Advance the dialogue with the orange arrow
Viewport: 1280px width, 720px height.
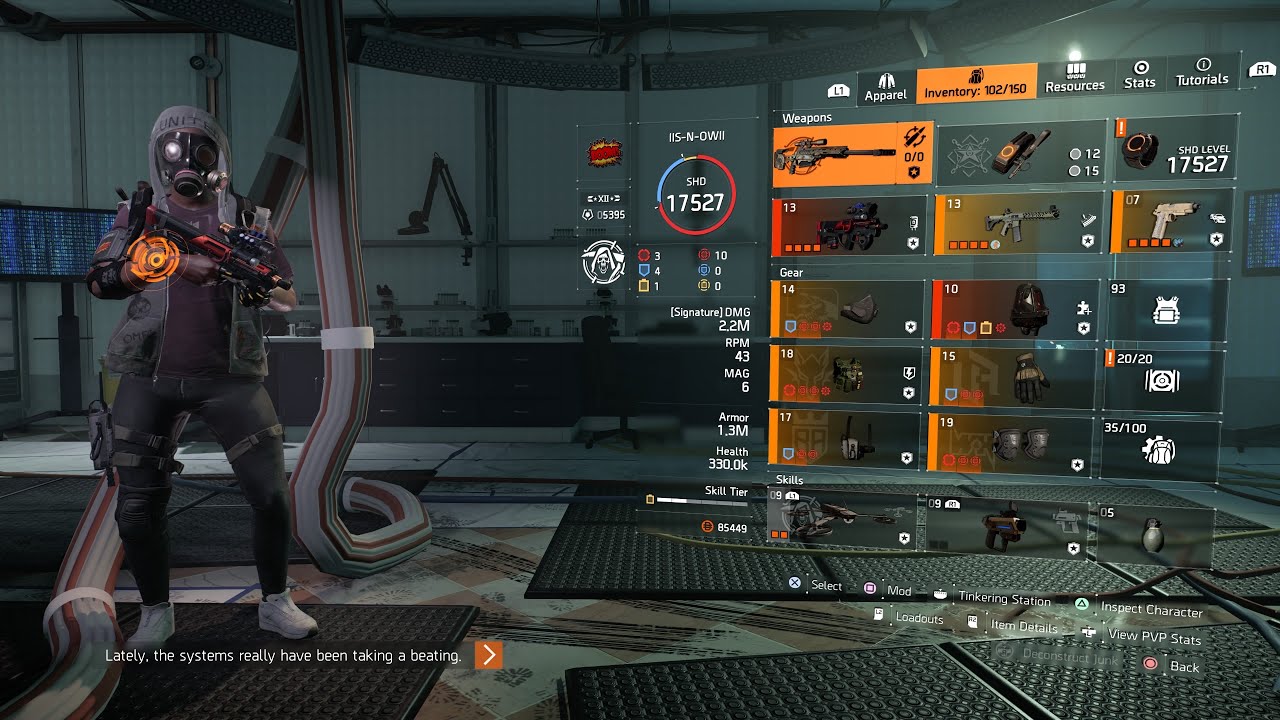488,655
